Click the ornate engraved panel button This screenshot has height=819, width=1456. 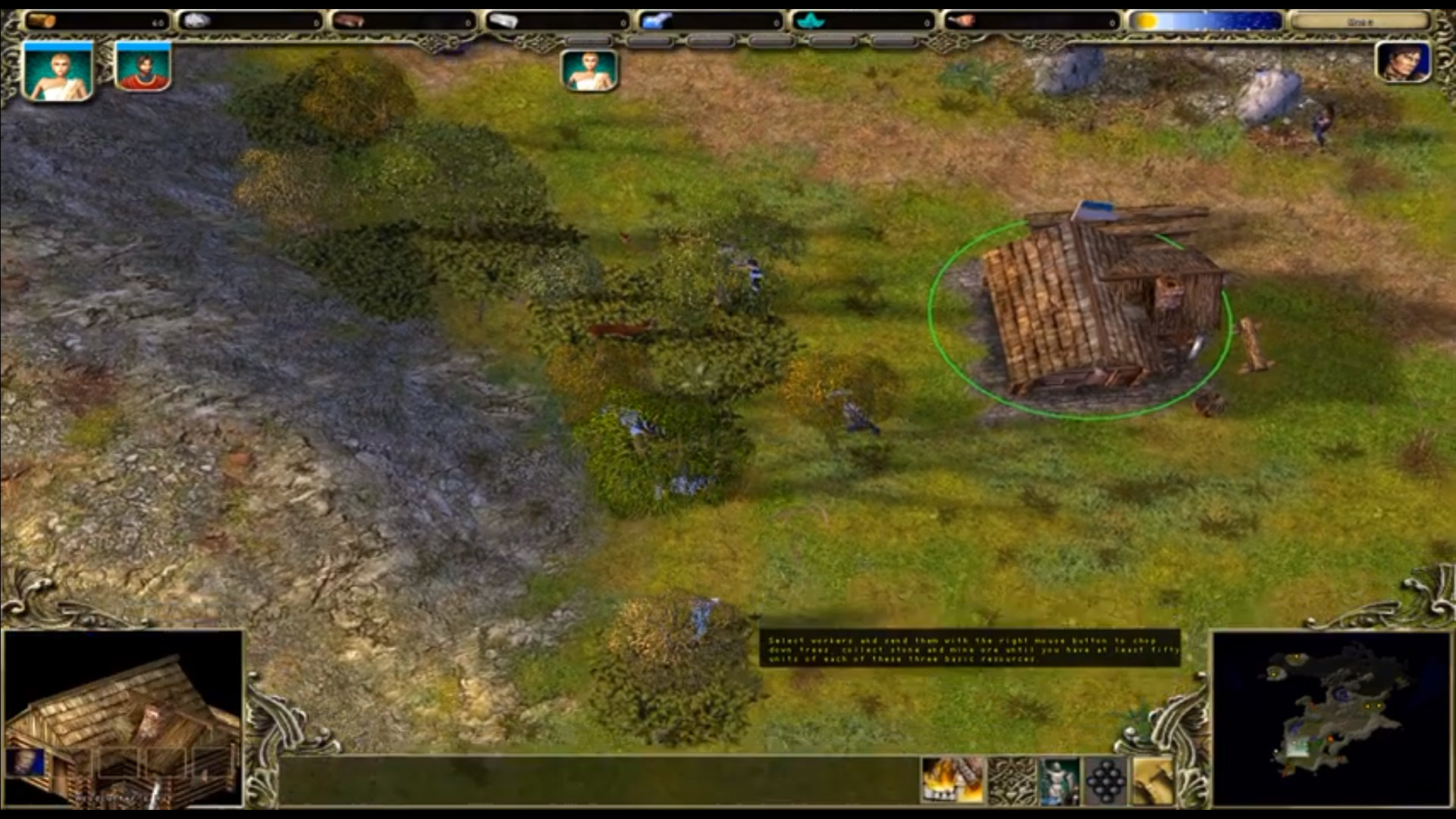click(1012, 780)
